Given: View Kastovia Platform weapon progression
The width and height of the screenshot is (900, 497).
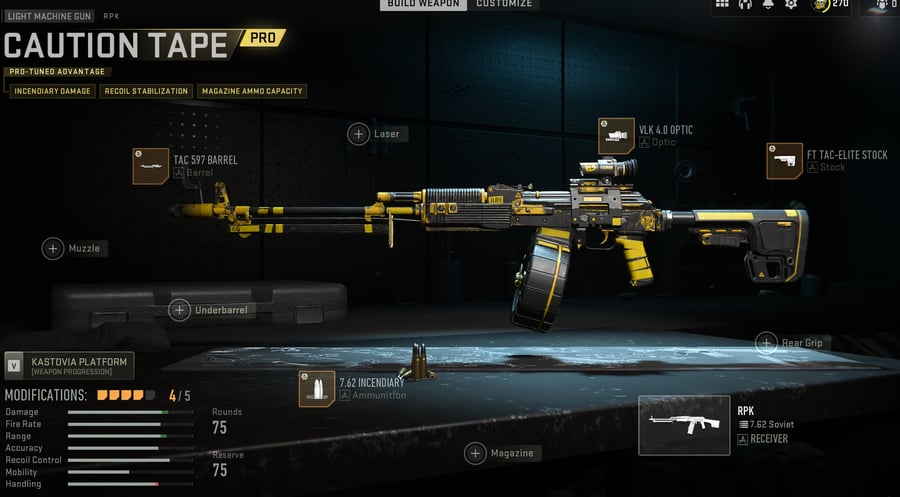Looking at the screenshot, I should (69, 365).
